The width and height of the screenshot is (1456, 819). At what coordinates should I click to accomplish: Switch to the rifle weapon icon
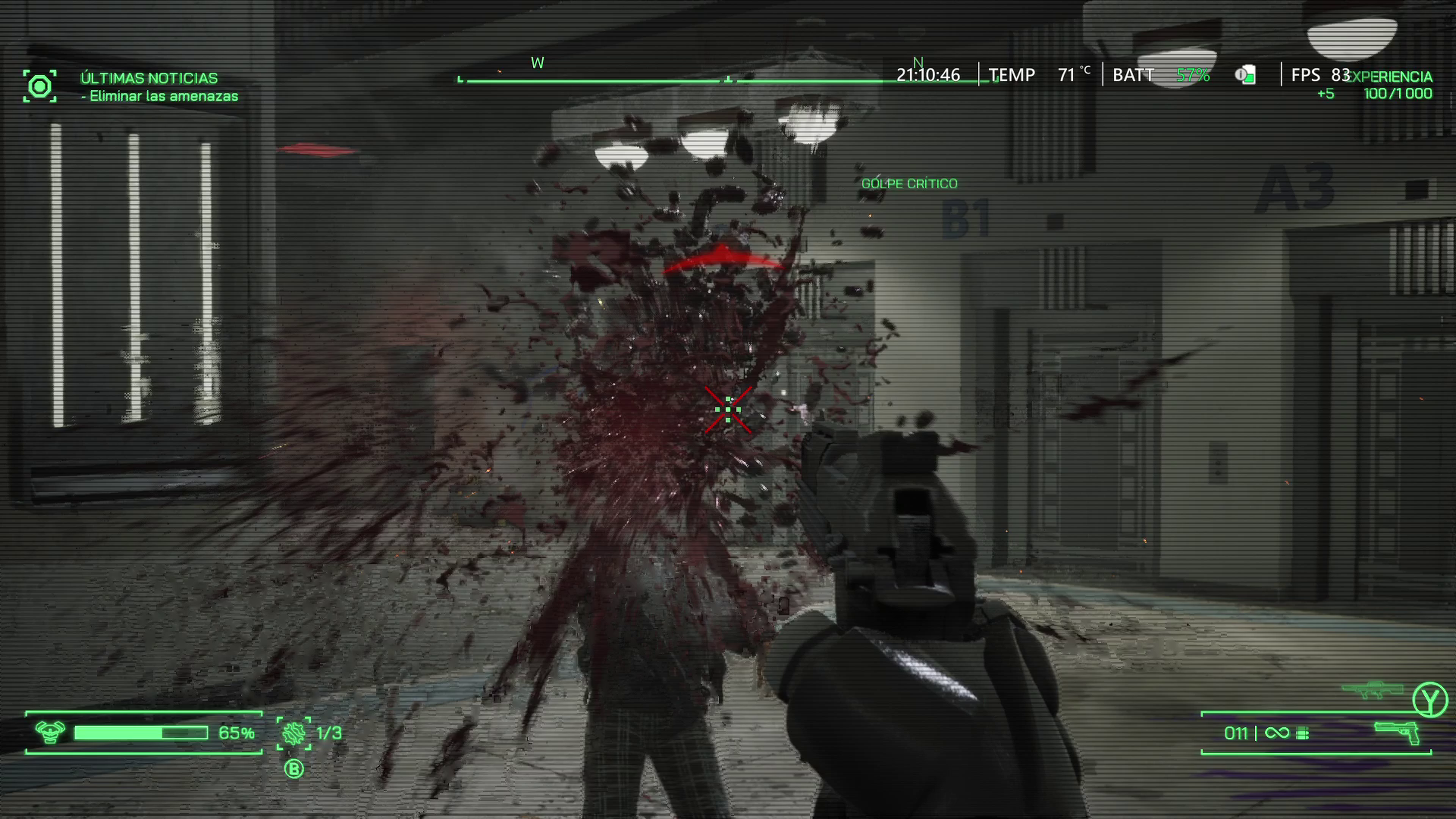tap(1372, 690)
